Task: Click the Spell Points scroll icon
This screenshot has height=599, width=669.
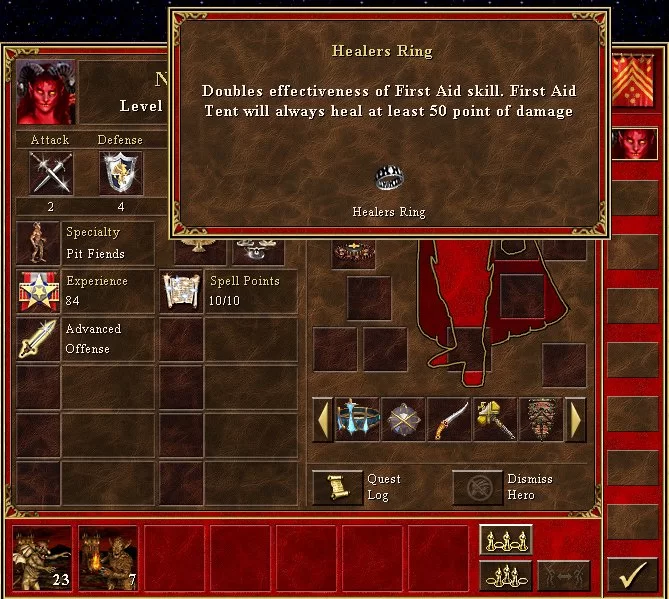Action: pos(181,291)
